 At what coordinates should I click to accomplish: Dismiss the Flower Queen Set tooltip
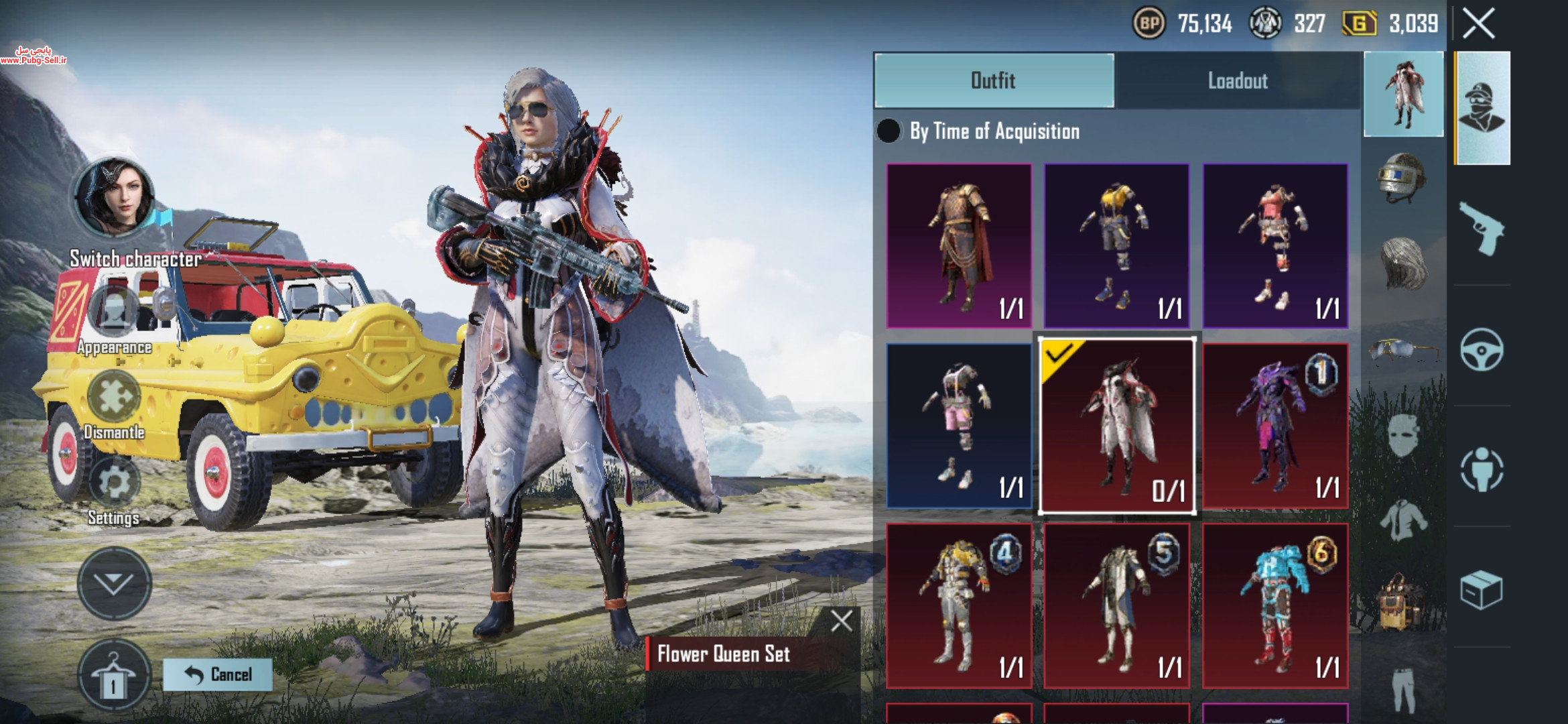[842, 621]
